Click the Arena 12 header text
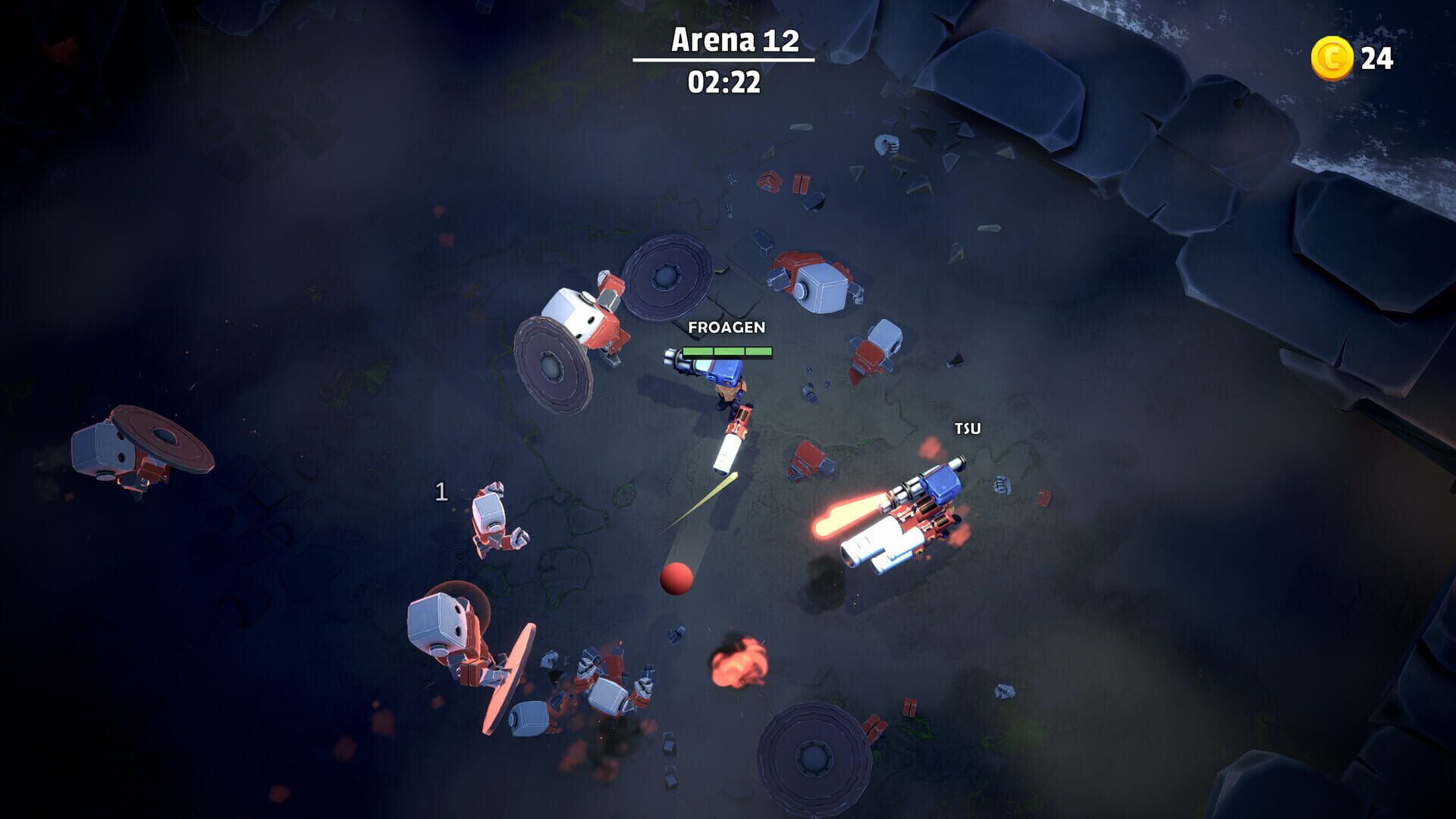Viewport: 1456px width, 819px height. coord(734,43)
